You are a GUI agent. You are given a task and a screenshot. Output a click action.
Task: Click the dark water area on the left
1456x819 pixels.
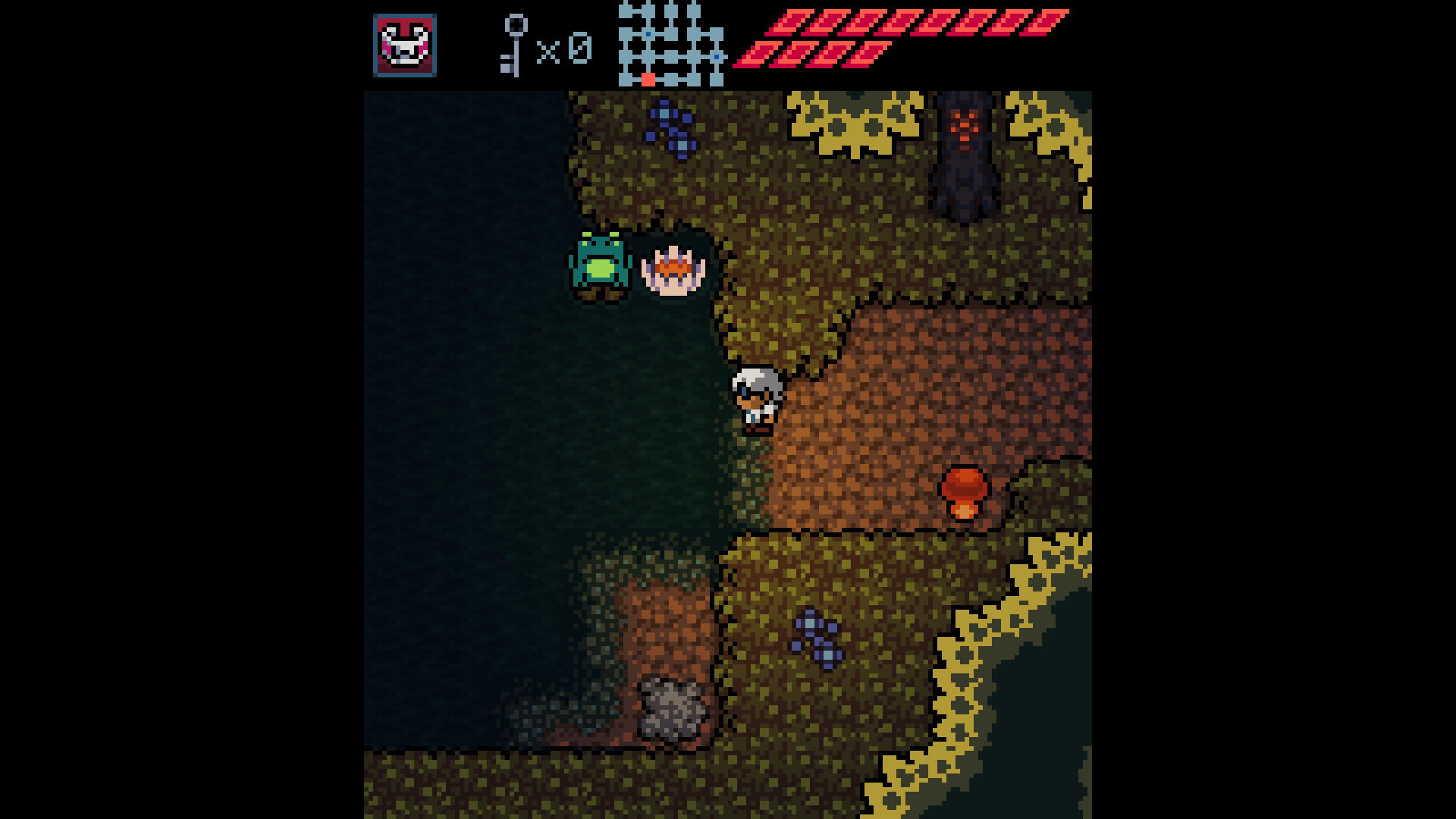tap(455, 379)
